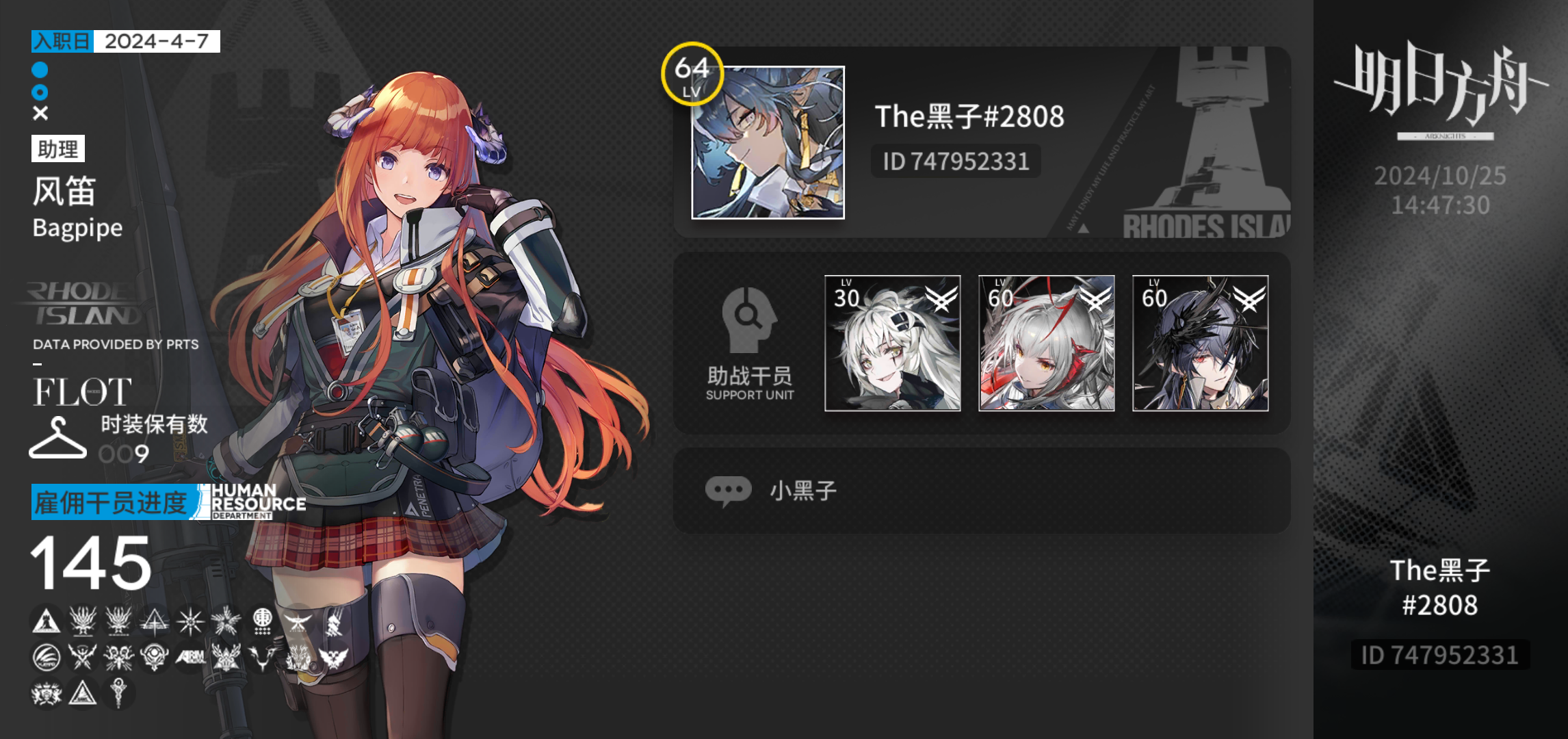1568x739 pixels.
Task: Click the speech bubble icon beside 小黑子
Action: click(x=727, y=489)
